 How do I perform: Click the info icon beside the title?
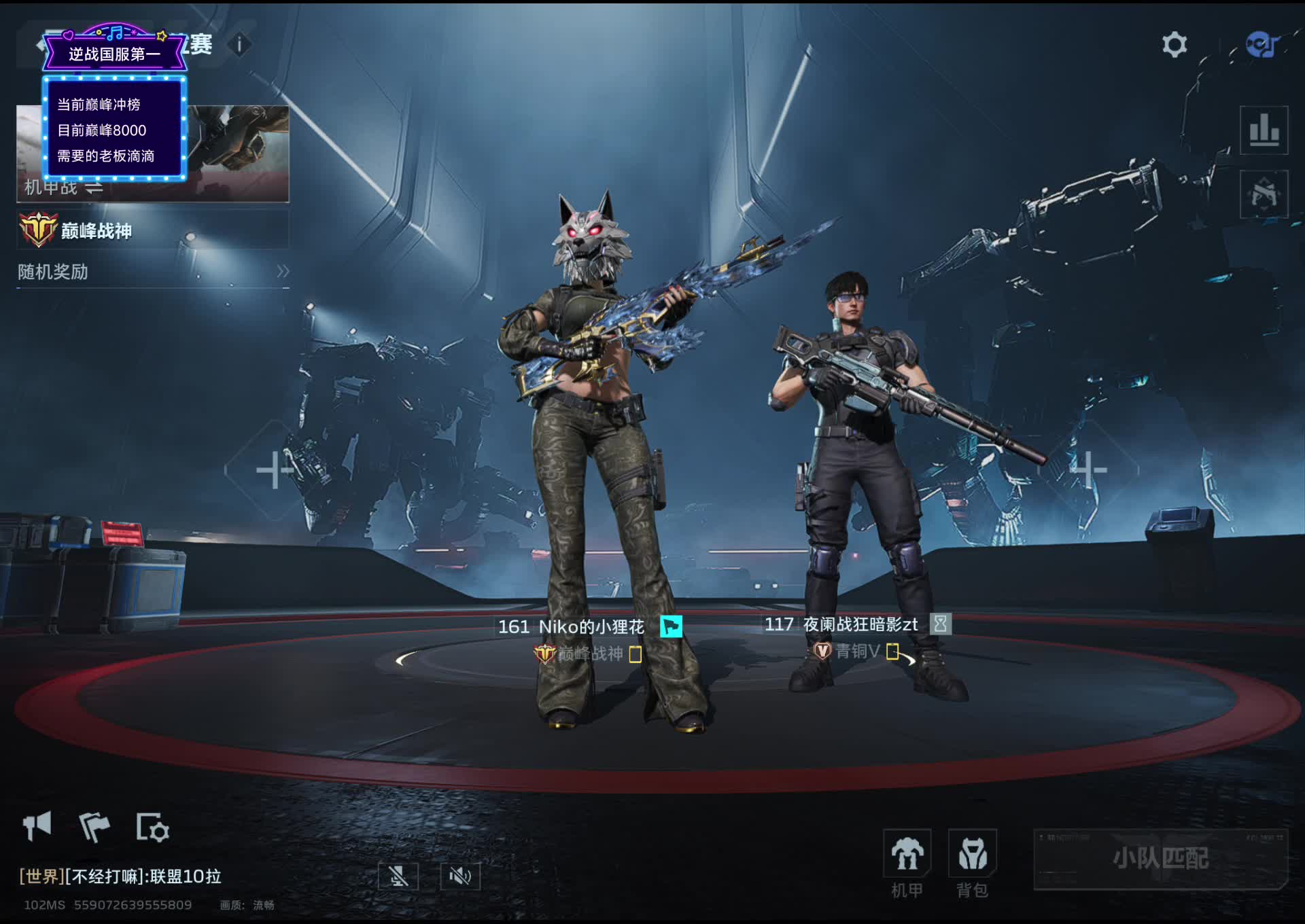coord(239,45)
